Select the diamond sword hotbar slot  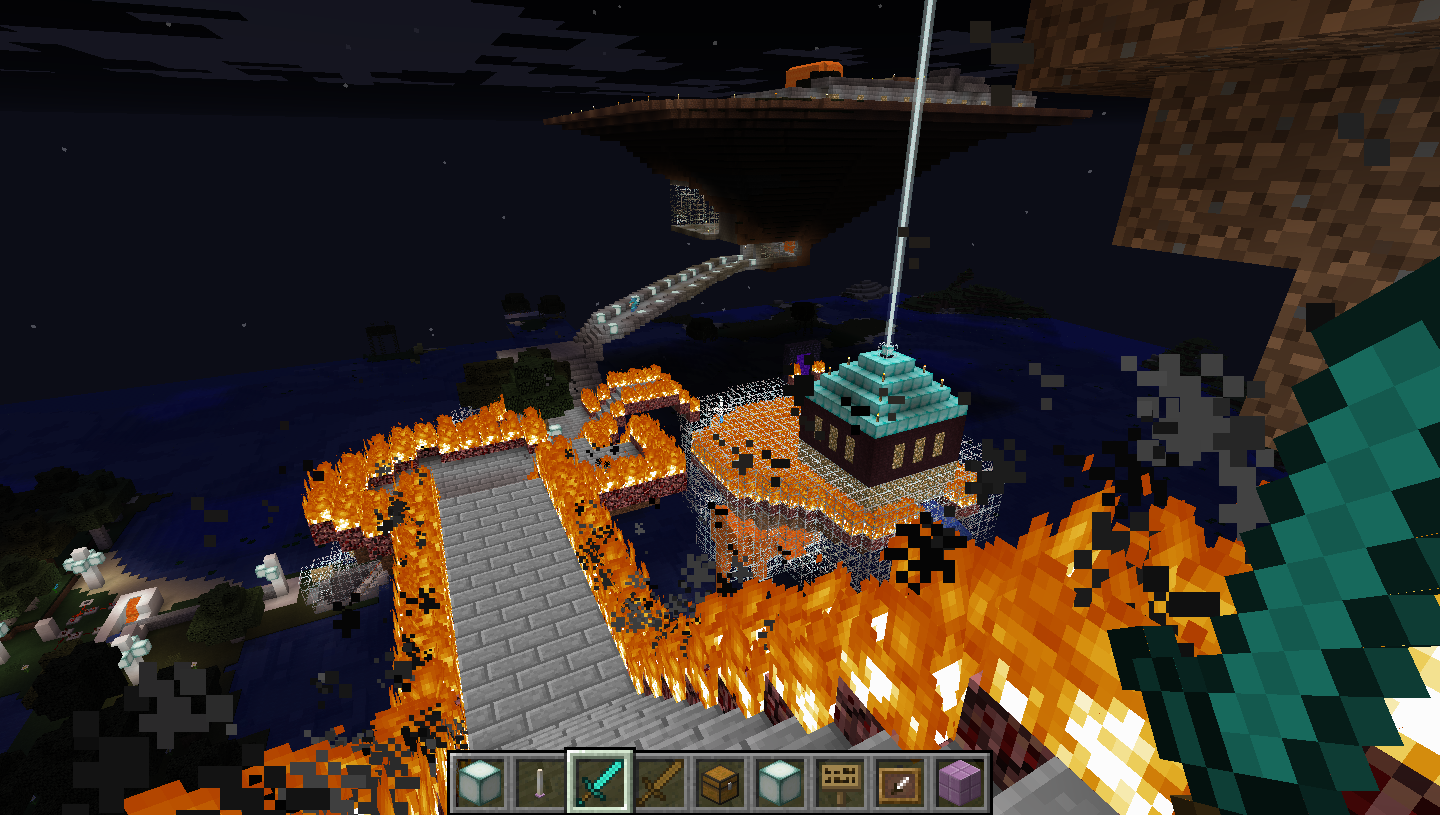(x=600, y=781)
